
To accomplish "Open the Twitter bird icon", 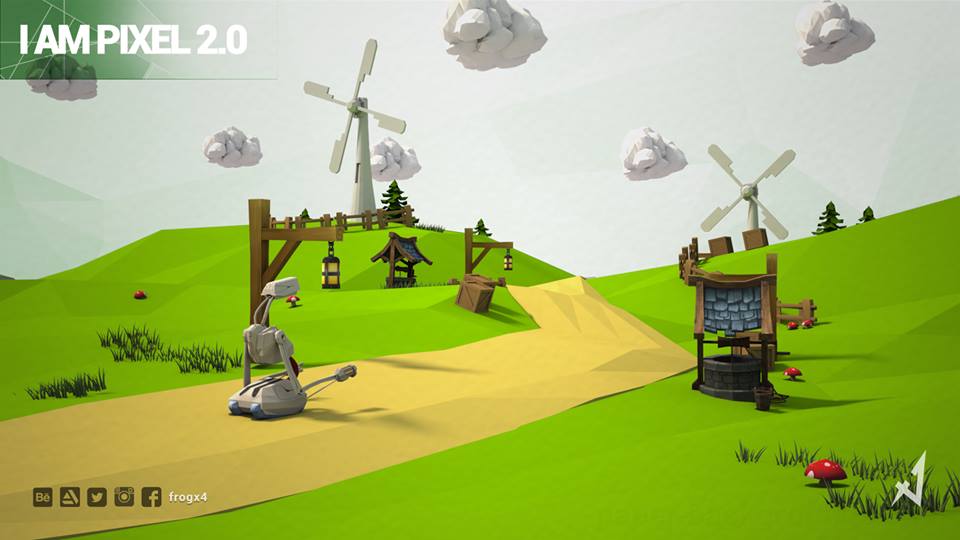I will 97,497.
